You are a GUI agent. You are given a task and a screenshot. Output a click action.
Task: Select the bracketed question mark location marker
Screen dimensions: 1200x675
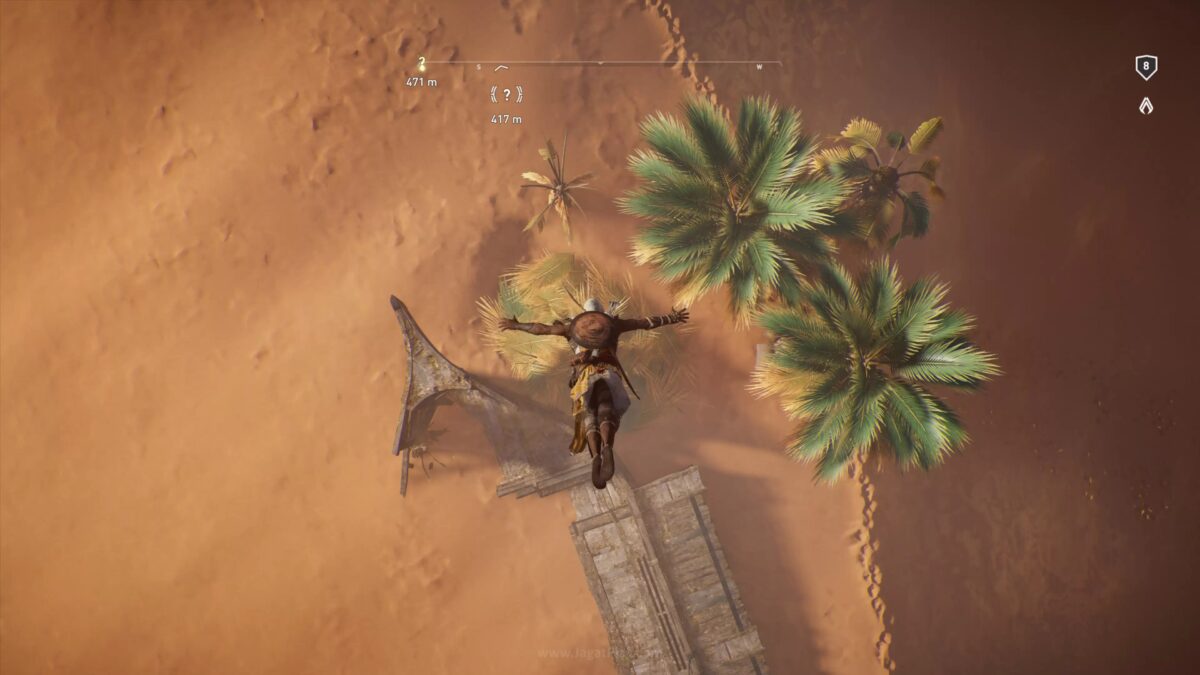(x=506, y=95)
